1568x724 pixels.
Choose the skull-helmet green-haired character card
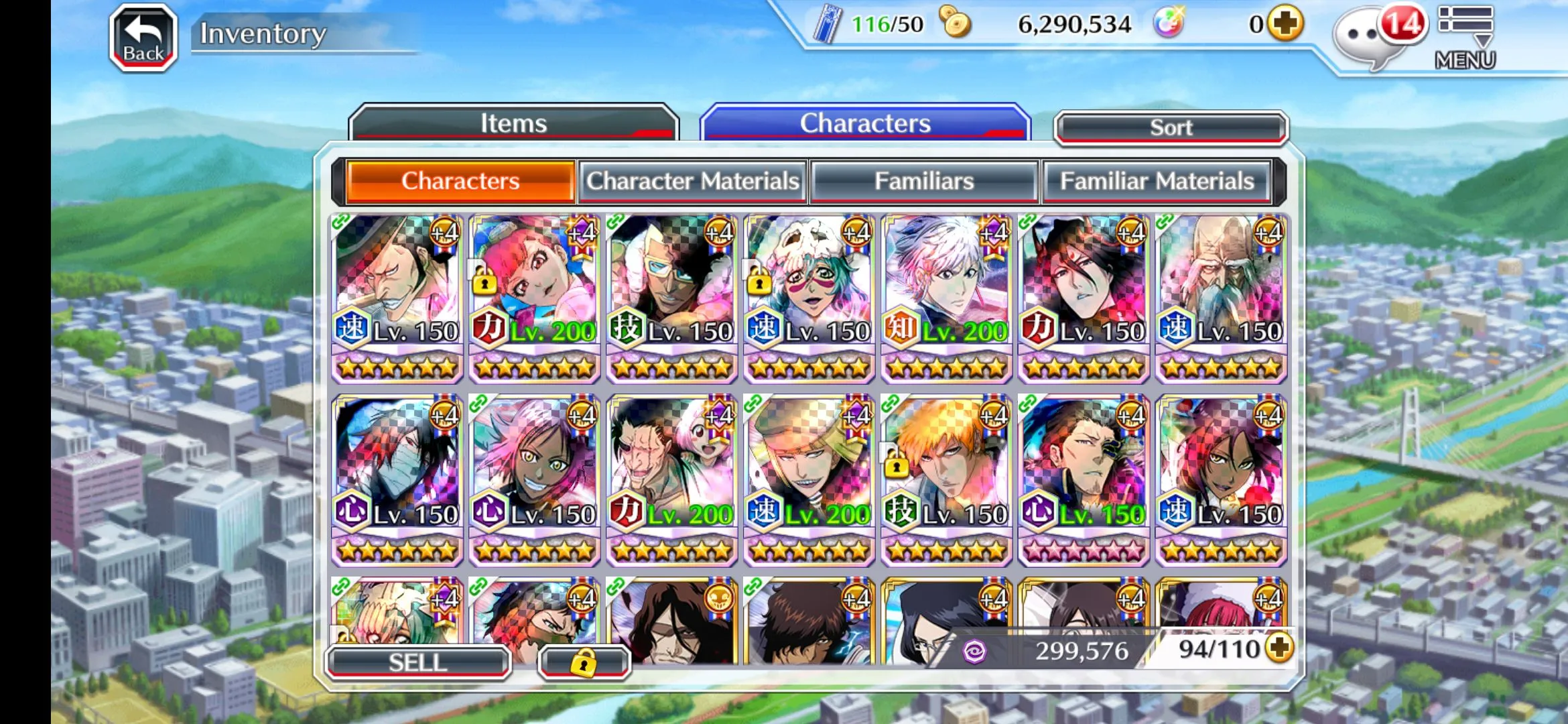click(x=809, y=298)
